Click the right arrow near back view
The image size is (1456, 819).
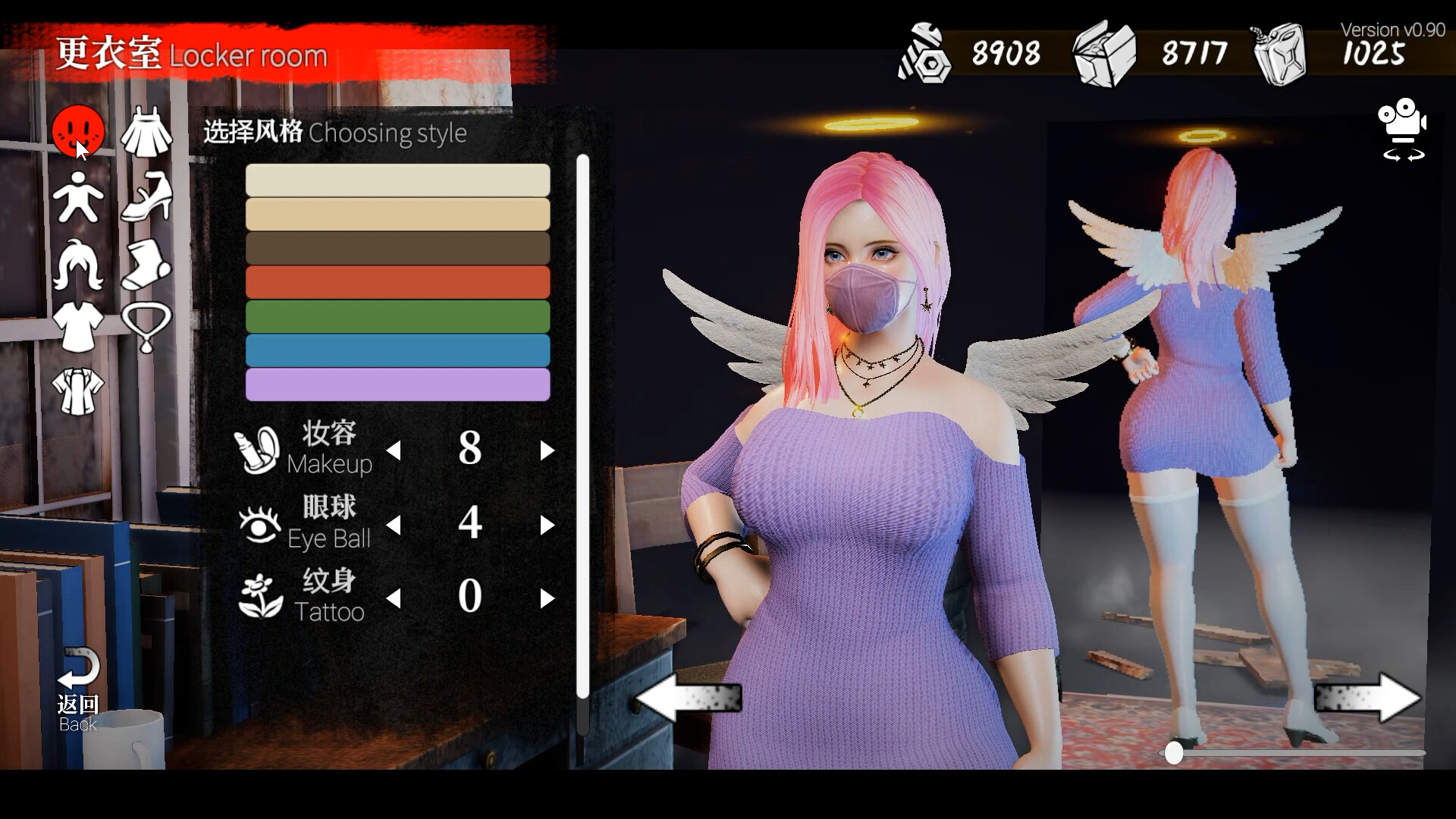1358,698
